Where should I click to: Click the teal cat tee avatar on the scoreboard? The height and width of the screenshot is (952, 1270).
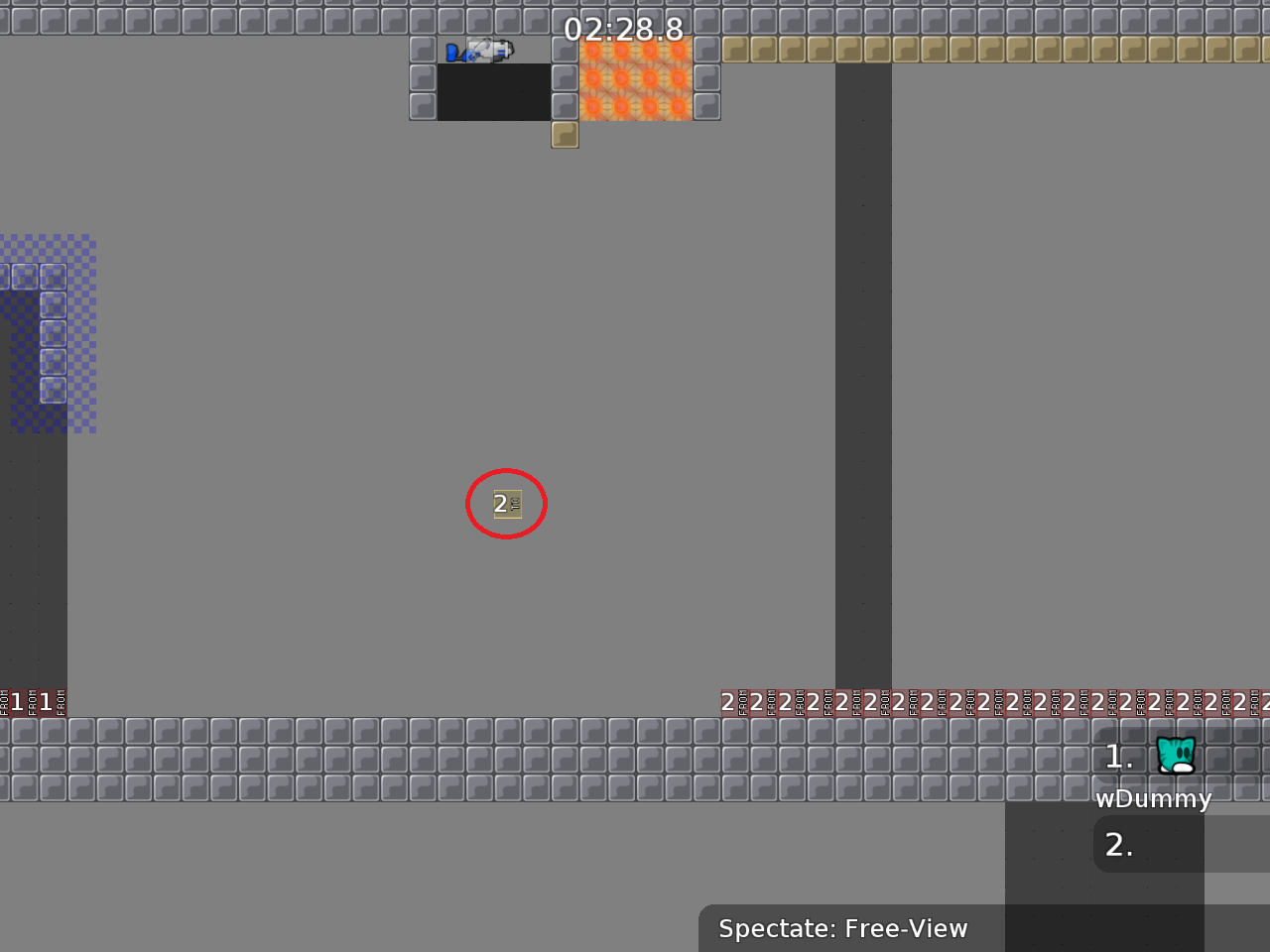1175,756
